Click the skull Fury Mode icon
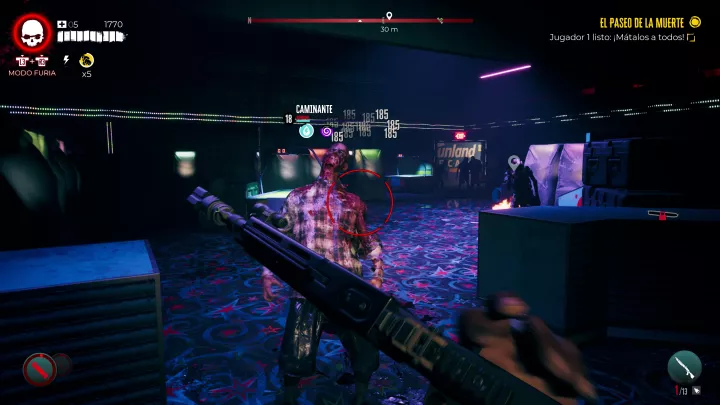Viewport: 720px width, 405px height. 33,34
